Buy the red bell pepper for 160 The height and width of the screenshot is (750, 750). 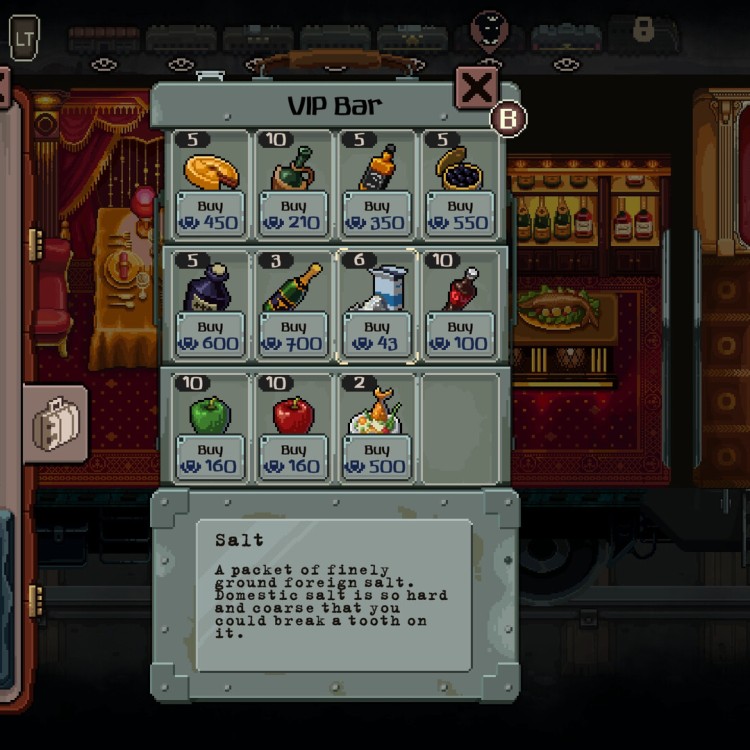click(293, 458)
